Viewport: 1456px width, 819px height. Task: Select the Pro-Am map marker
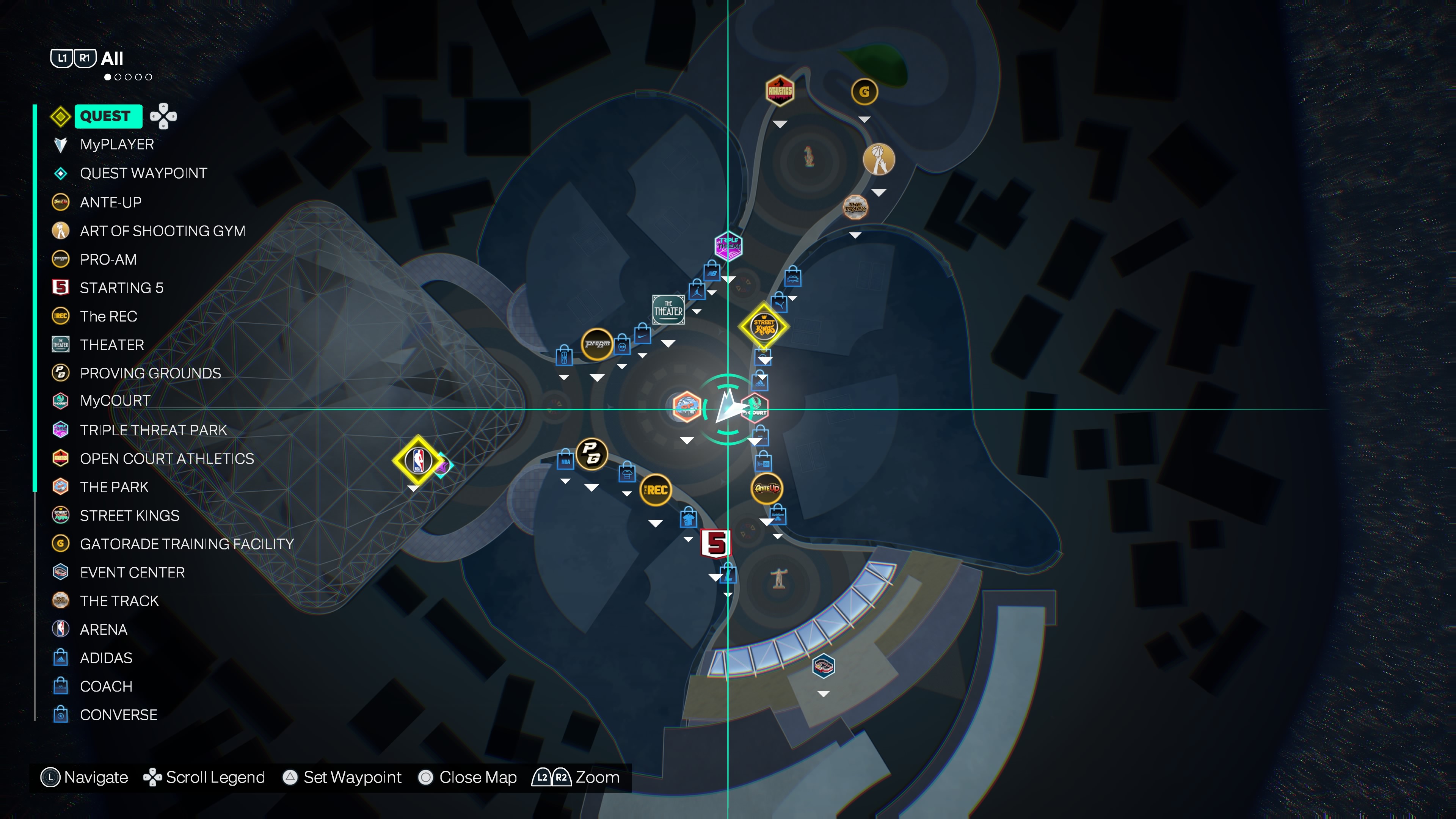click(x=597, y=344)
